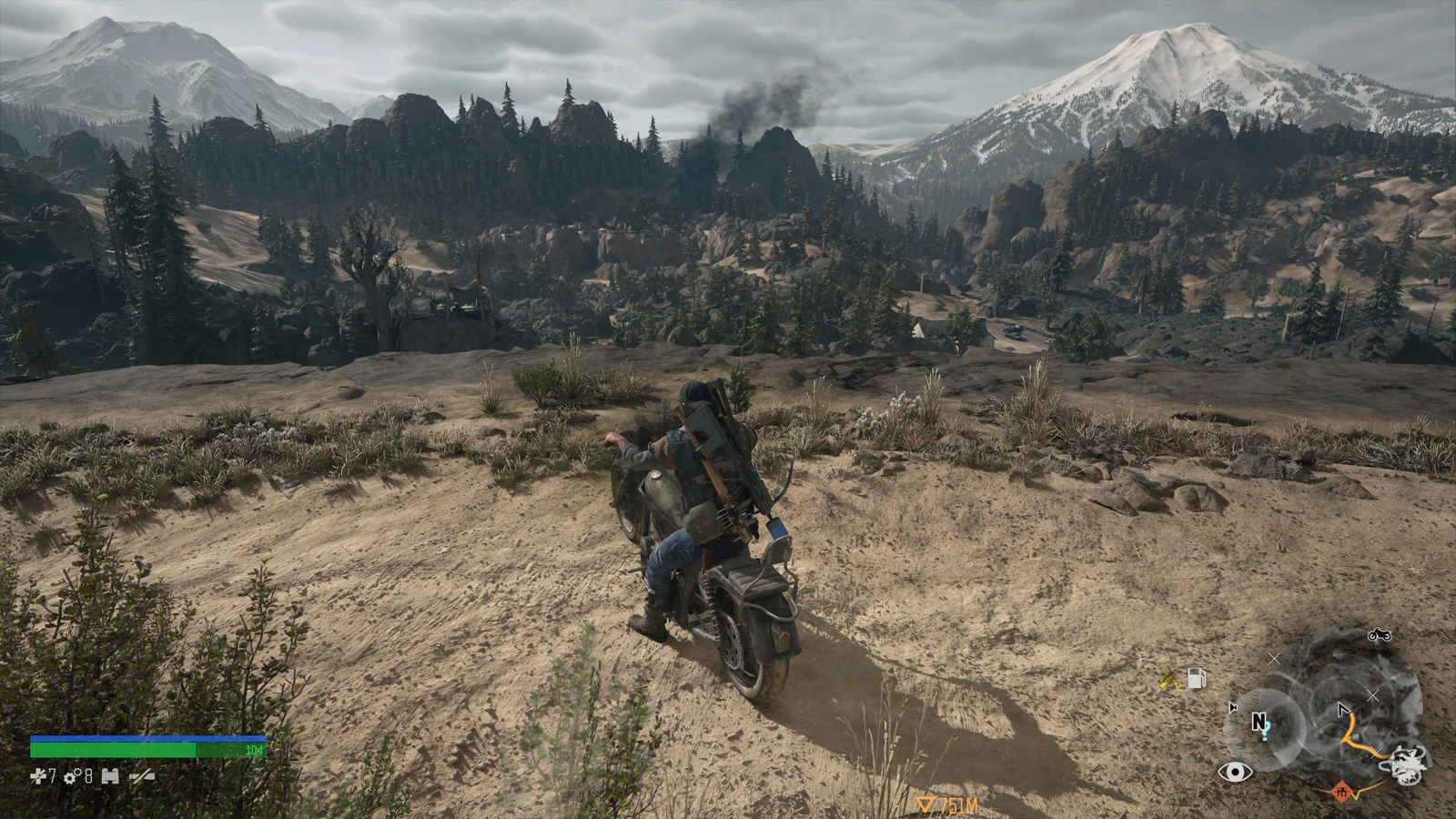
Task: Click the fuel pump gauge icon
Action: (1197, 678)
